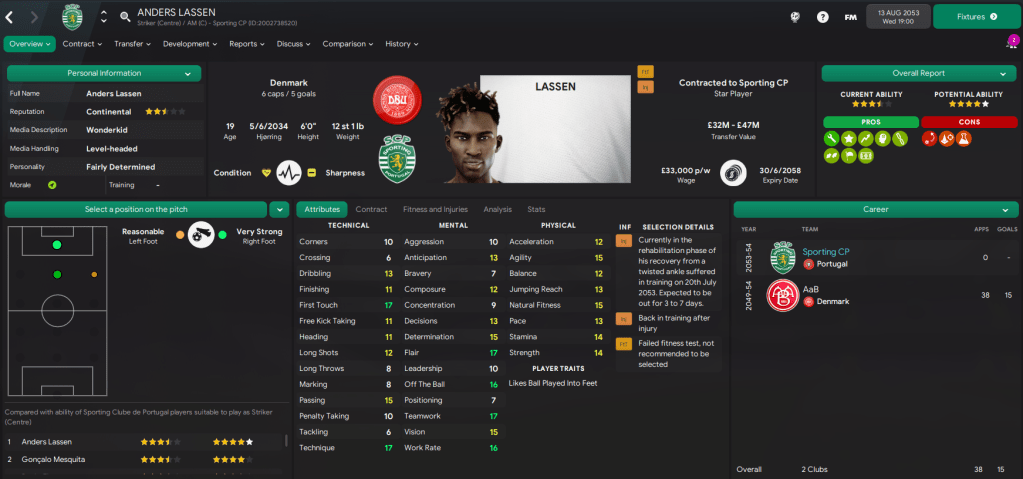Open the Contract menu
The image size is (1023, 479).
pyautogui.click(x=82, y=44)
